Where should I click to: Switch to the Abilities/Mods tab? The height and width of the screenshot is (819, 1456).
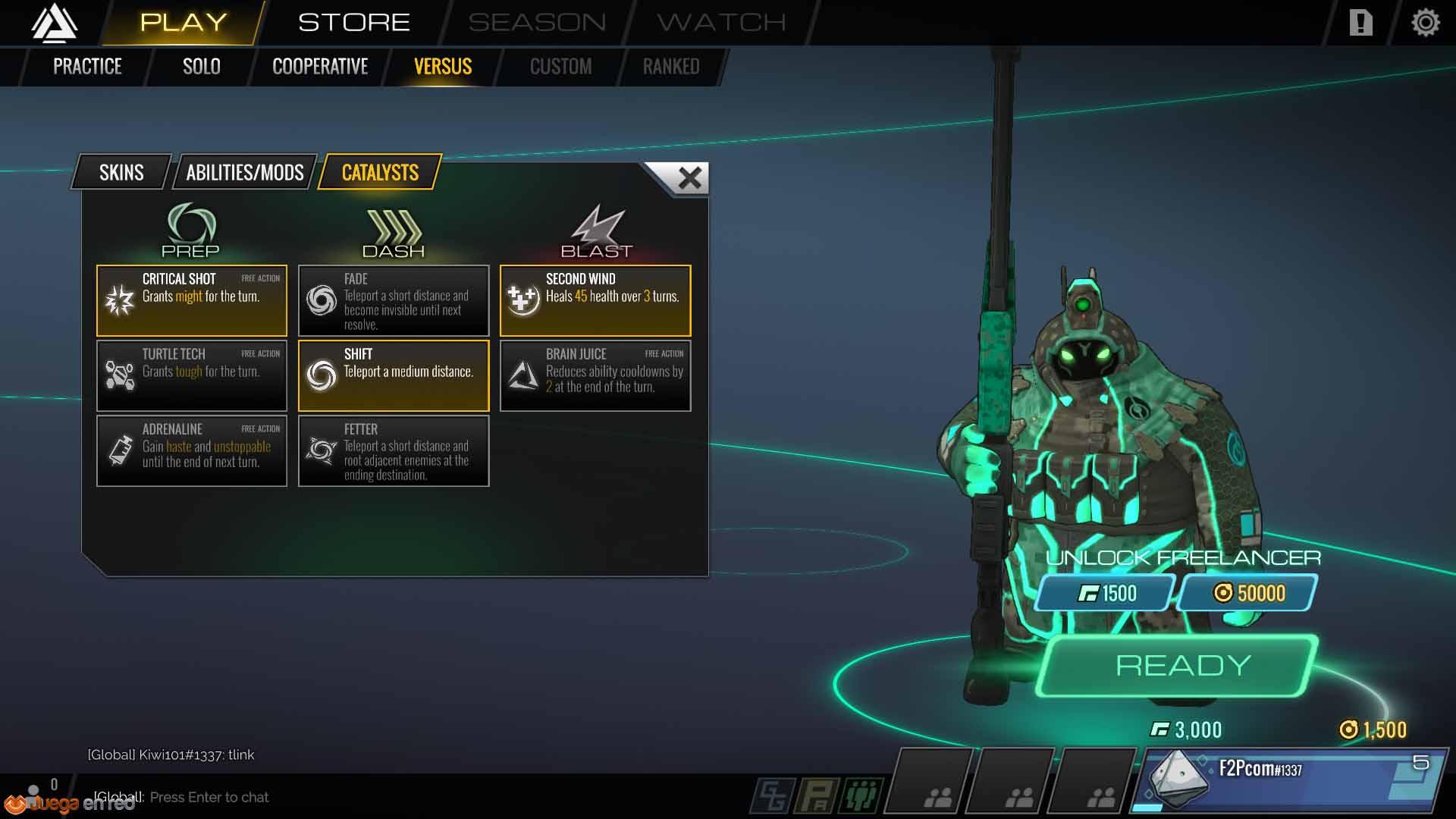click(x=244, y=173)
